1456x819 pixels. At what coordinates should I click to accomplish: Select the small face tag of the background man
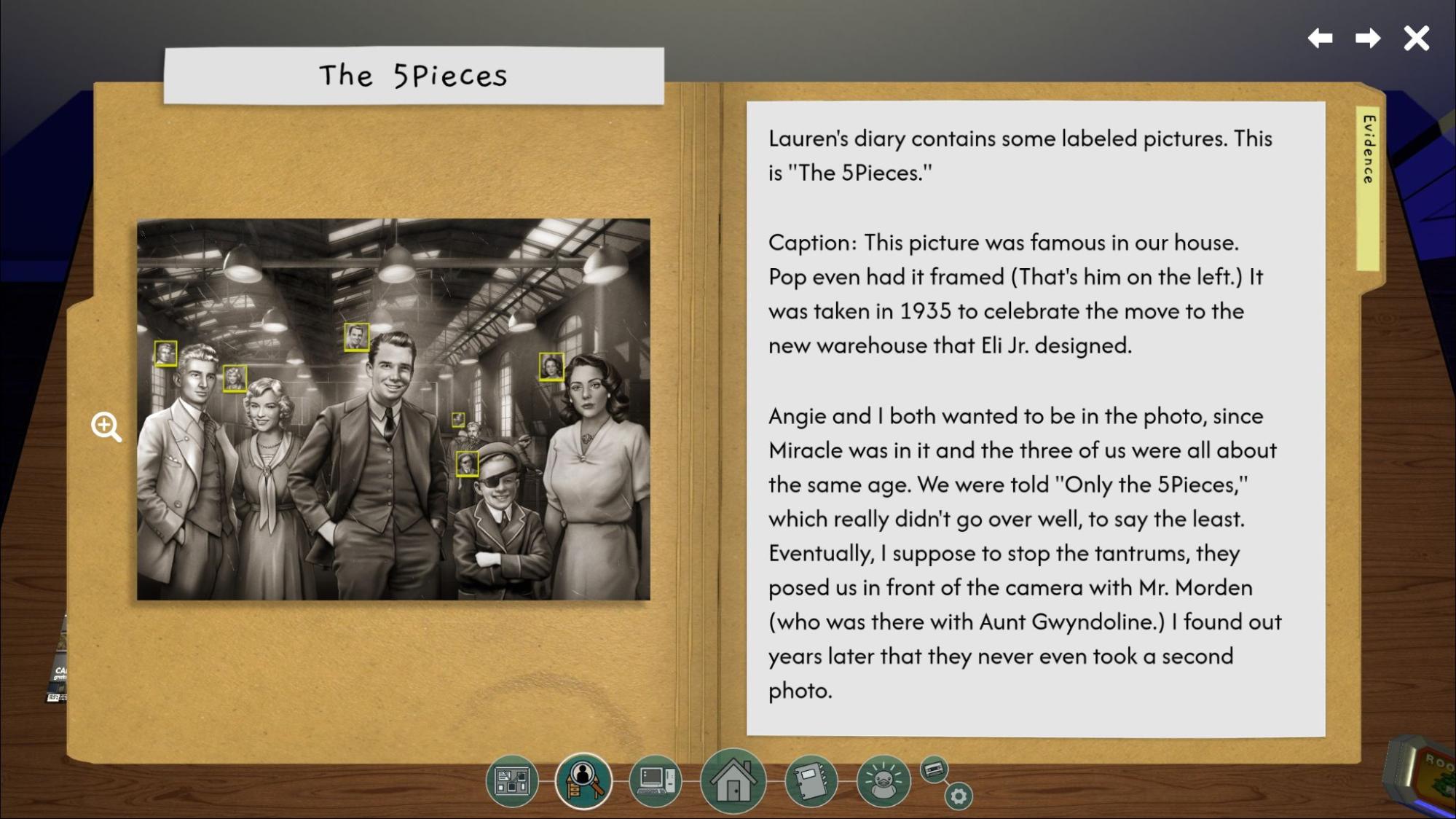(457, 419)
